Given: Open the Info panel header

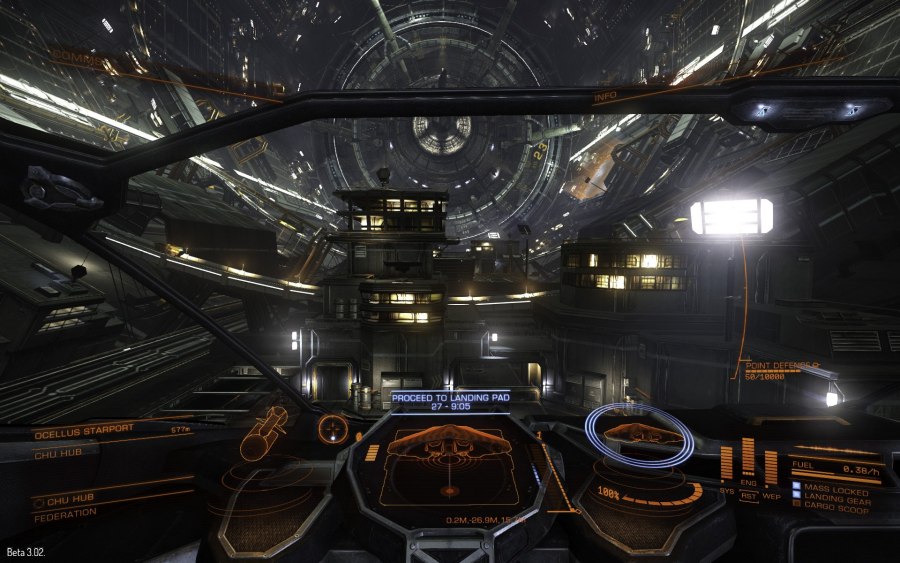Looking at the screenshot, I should [605, 98].
